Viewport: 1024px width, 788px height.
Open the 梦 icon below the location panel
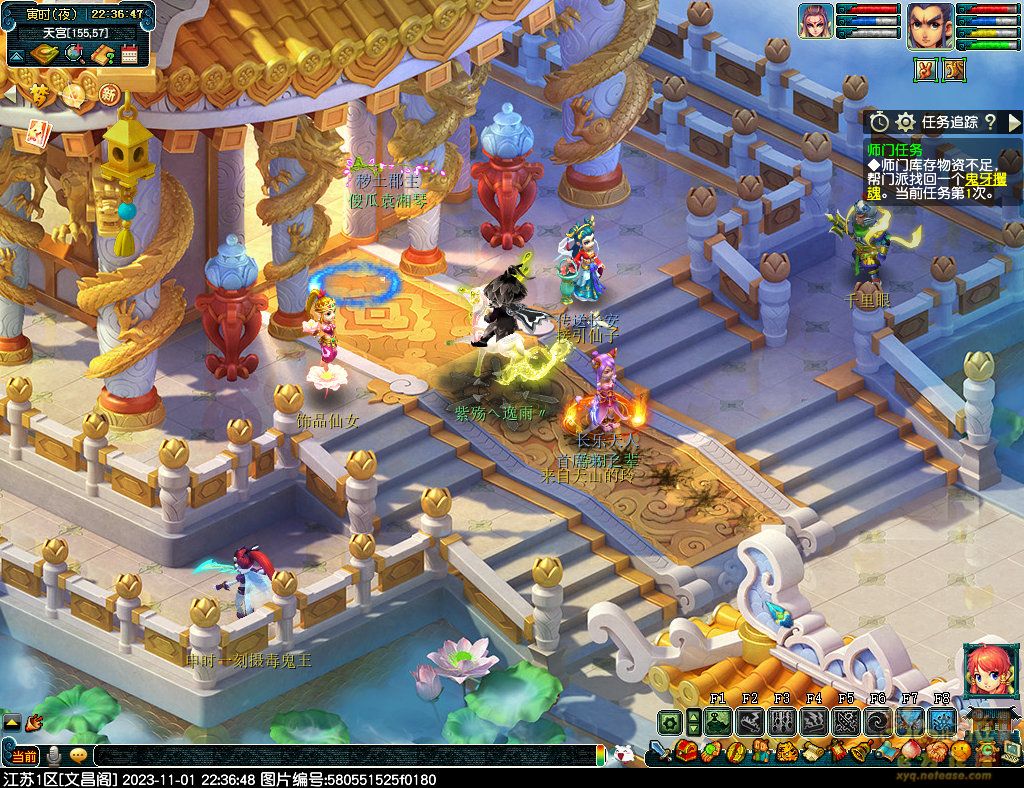(x=39, y=95)
